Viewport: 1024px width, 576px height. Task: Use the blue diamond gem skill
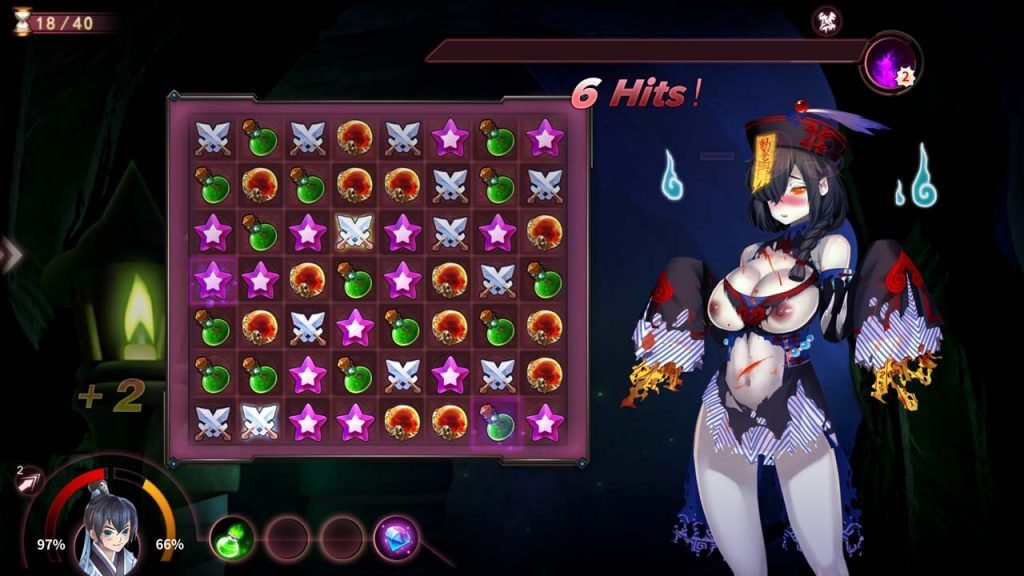[396, 538]
